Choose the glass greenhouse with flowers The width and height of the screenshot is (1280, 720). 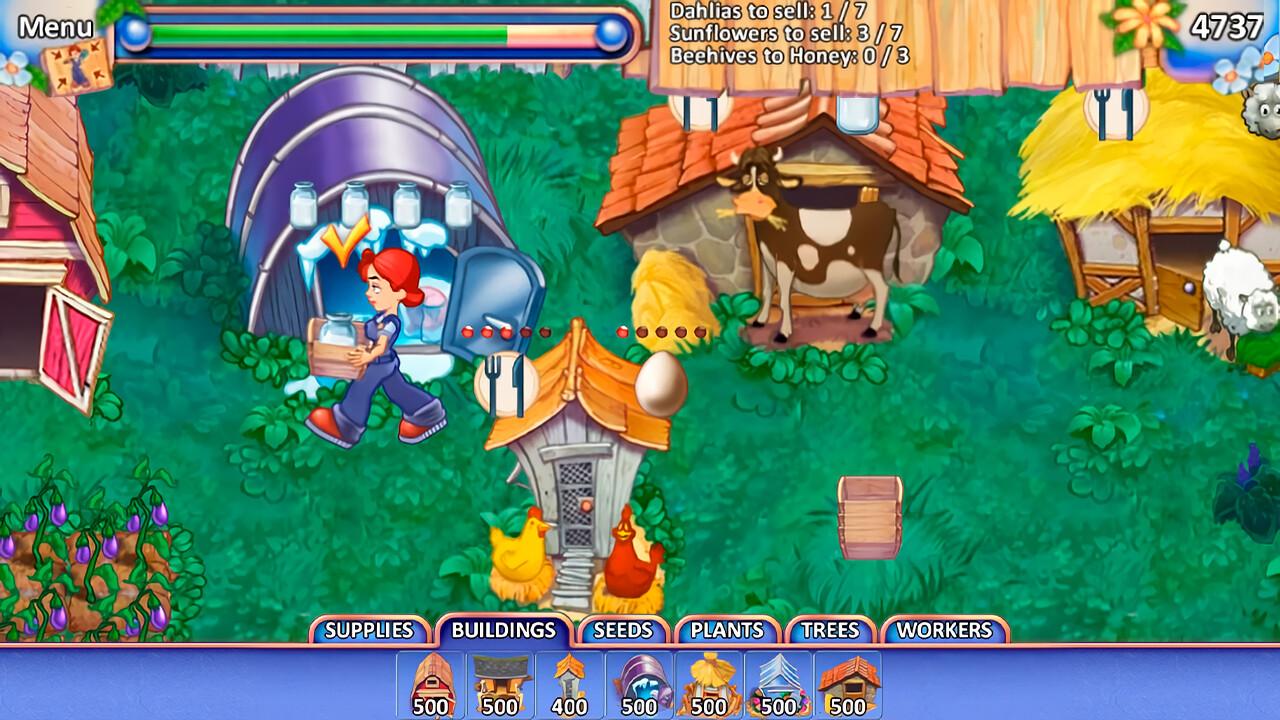point(778,684)
